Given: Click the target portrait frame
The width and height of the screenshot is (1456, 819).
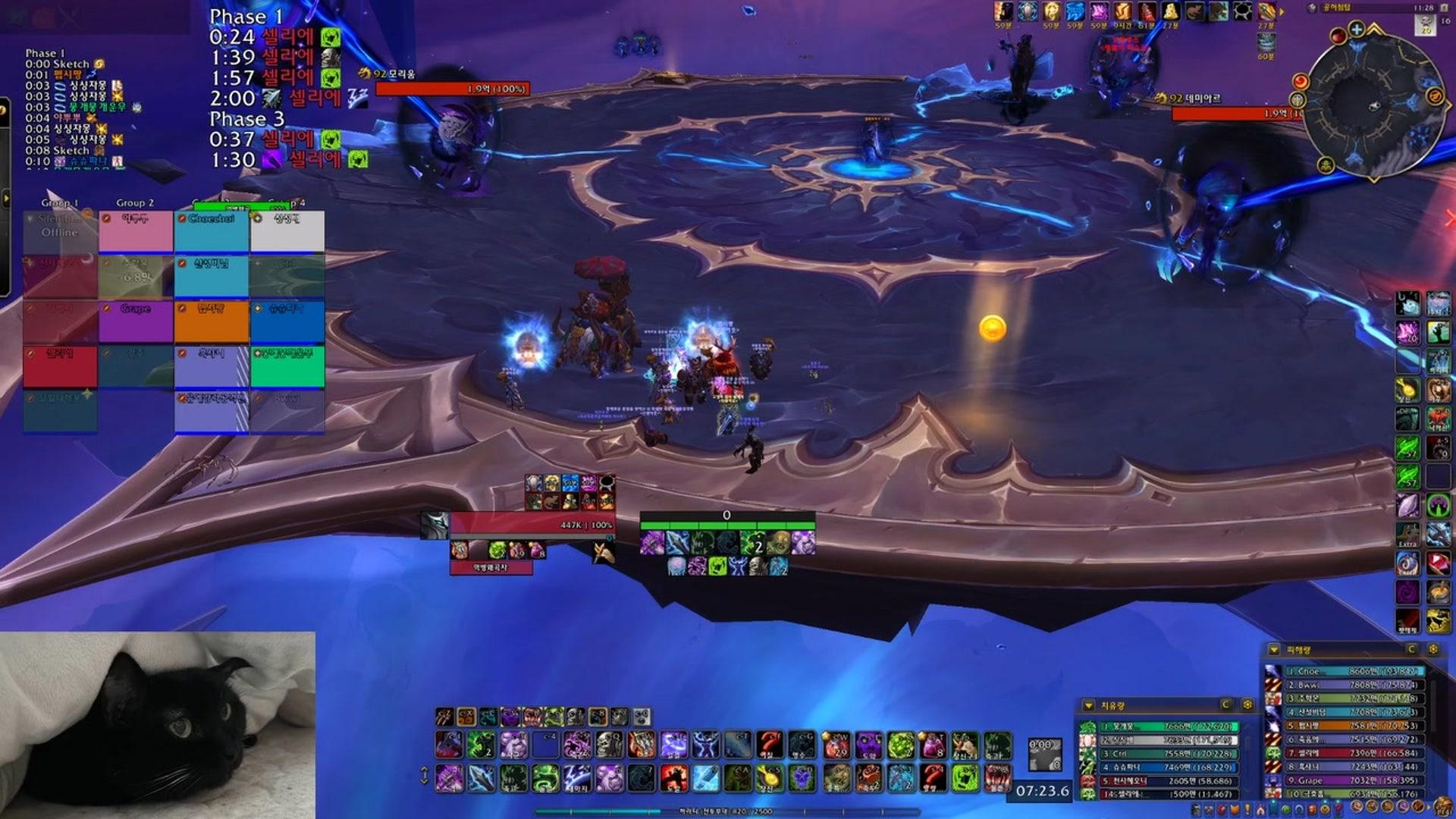Looking at the screenshot, I should point(435,526).
